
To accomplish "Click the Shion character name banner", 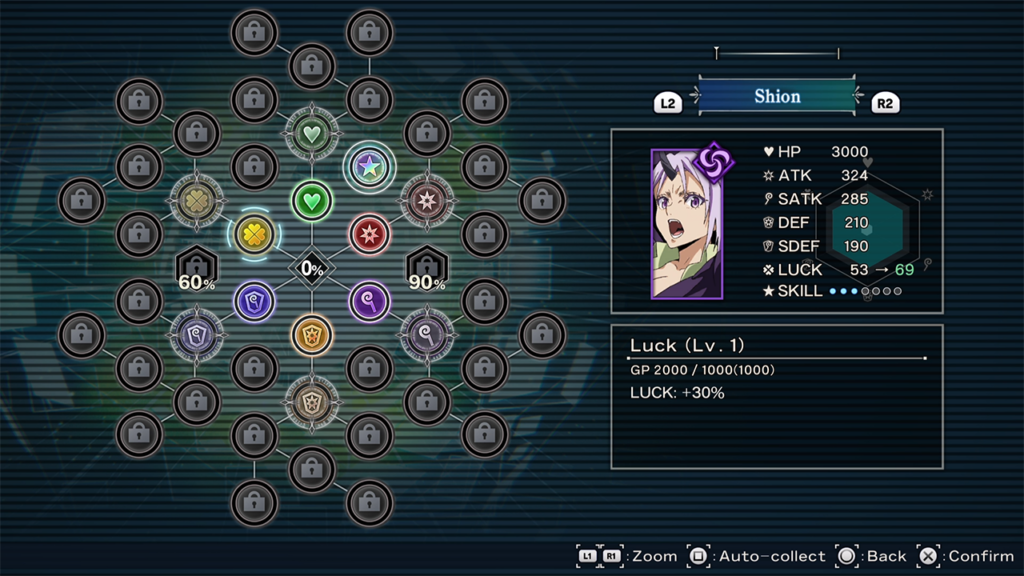I will [x=777, y=97].
